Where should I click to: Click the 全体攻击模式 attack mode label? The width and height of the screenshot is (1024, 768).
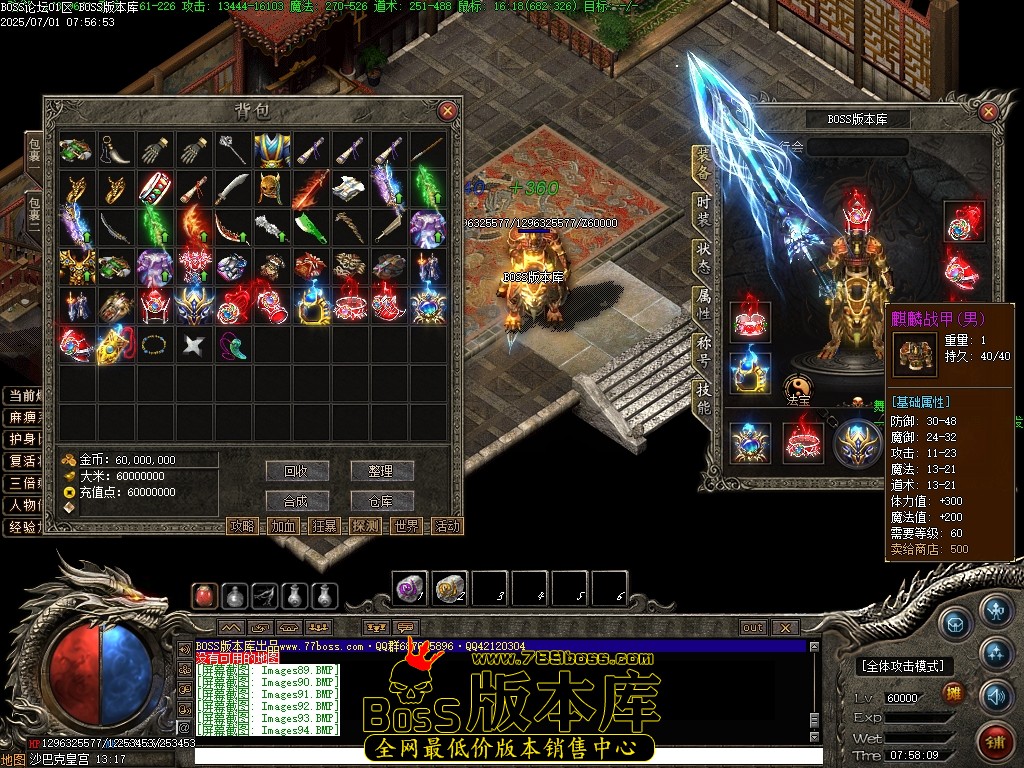click(901, 666)
